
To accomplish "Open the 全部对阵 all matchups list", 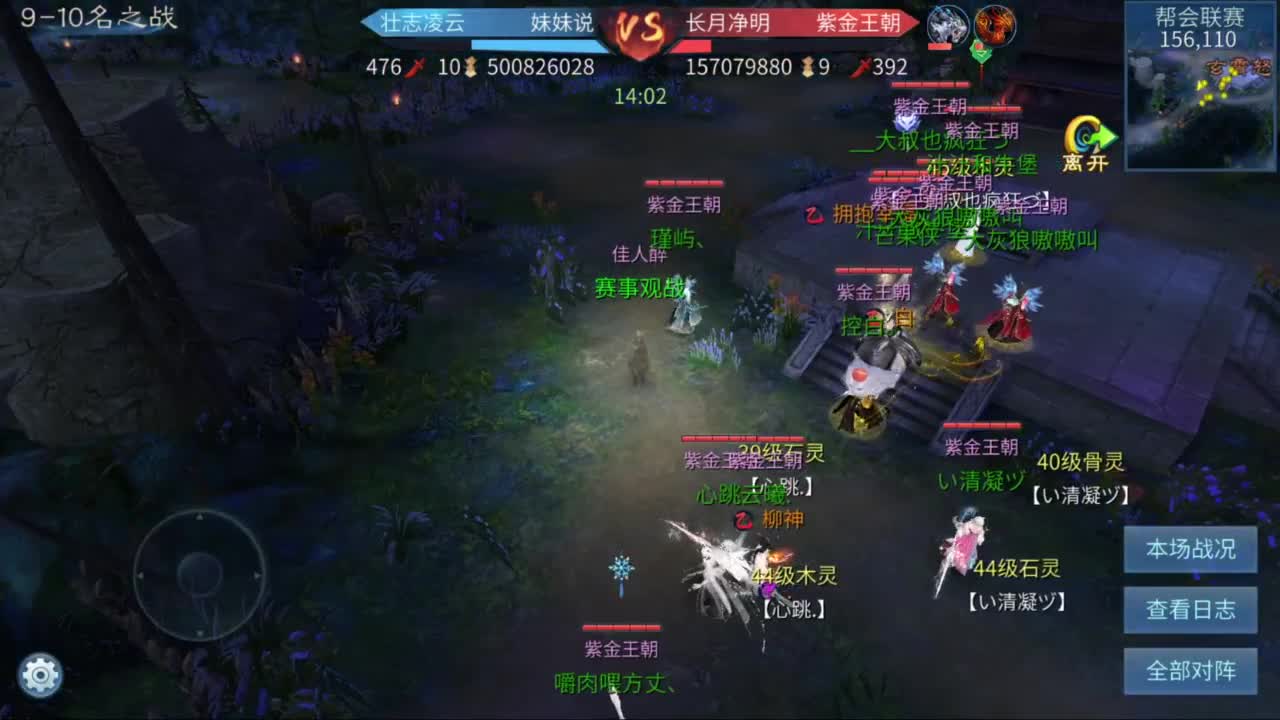I will click(x=1190, y=672).
